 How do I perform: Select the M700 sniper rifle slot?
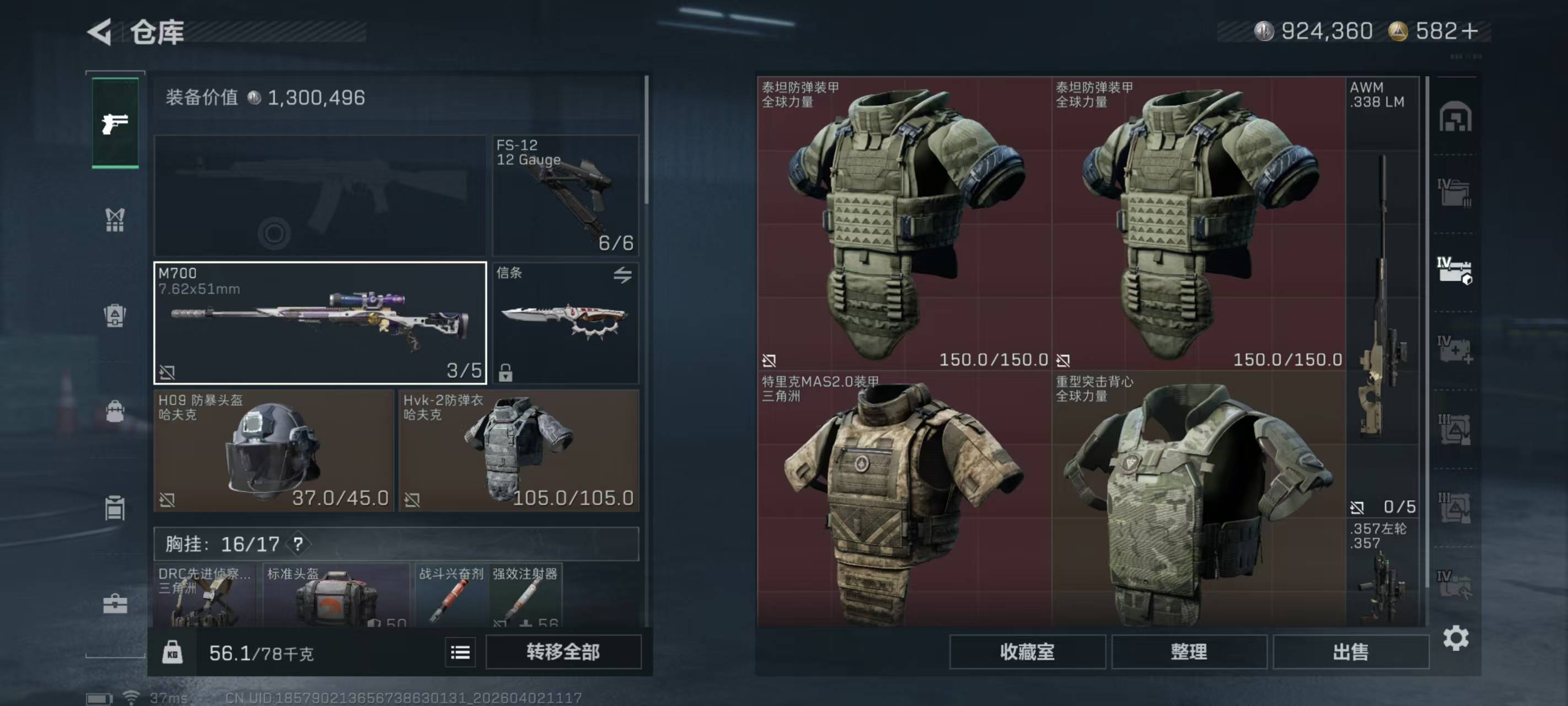(x=320, y=323)
